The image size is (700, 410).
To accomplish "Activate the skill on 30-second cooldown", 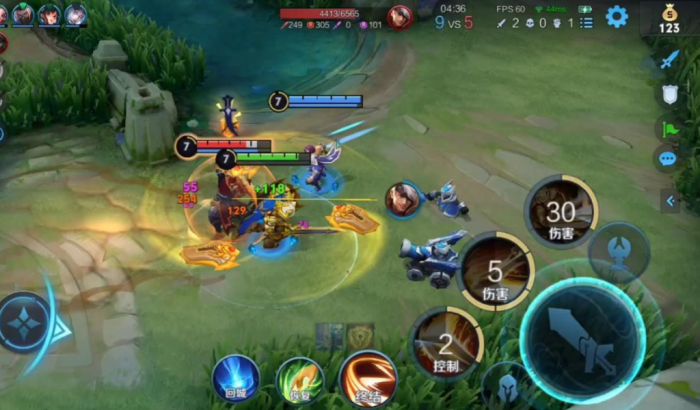I will pos(560,211).
